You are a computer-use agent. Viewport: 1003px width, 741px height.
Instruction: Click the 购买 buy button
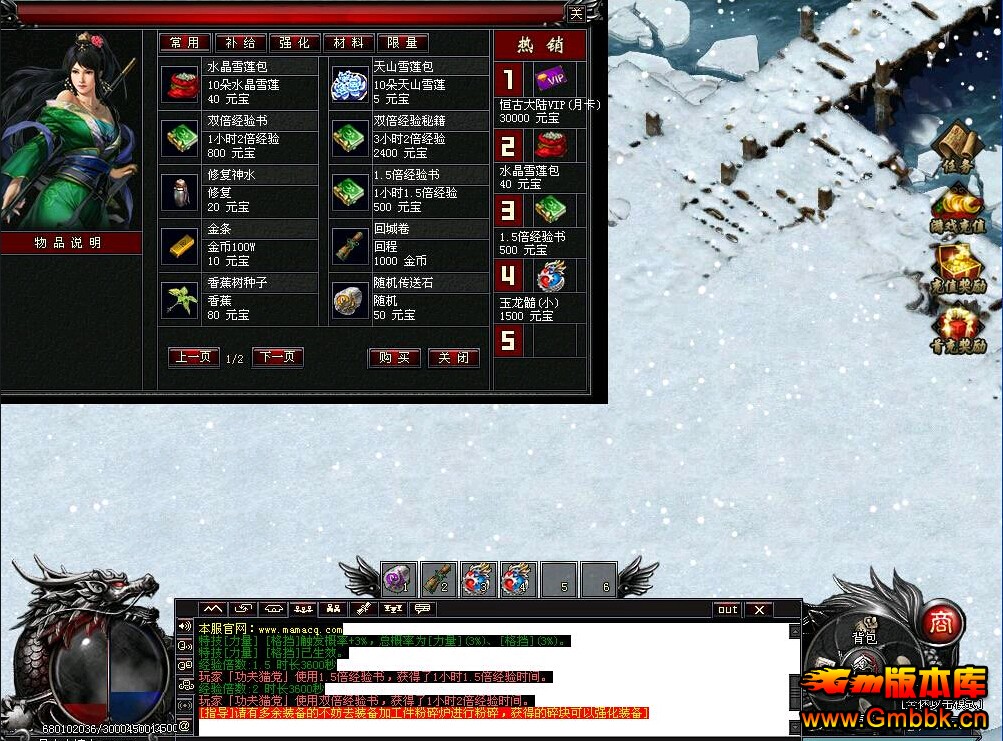394,358
